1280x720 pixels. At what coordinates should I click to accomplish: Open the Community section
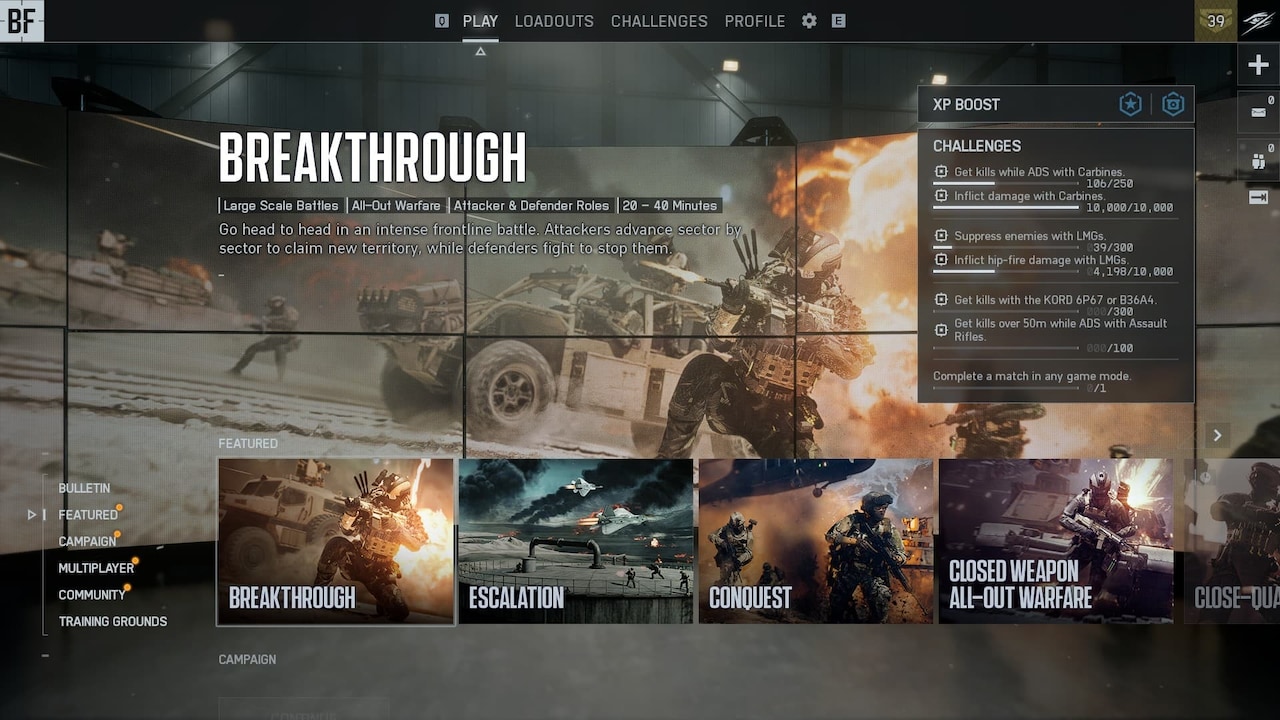tap(92, 595)
